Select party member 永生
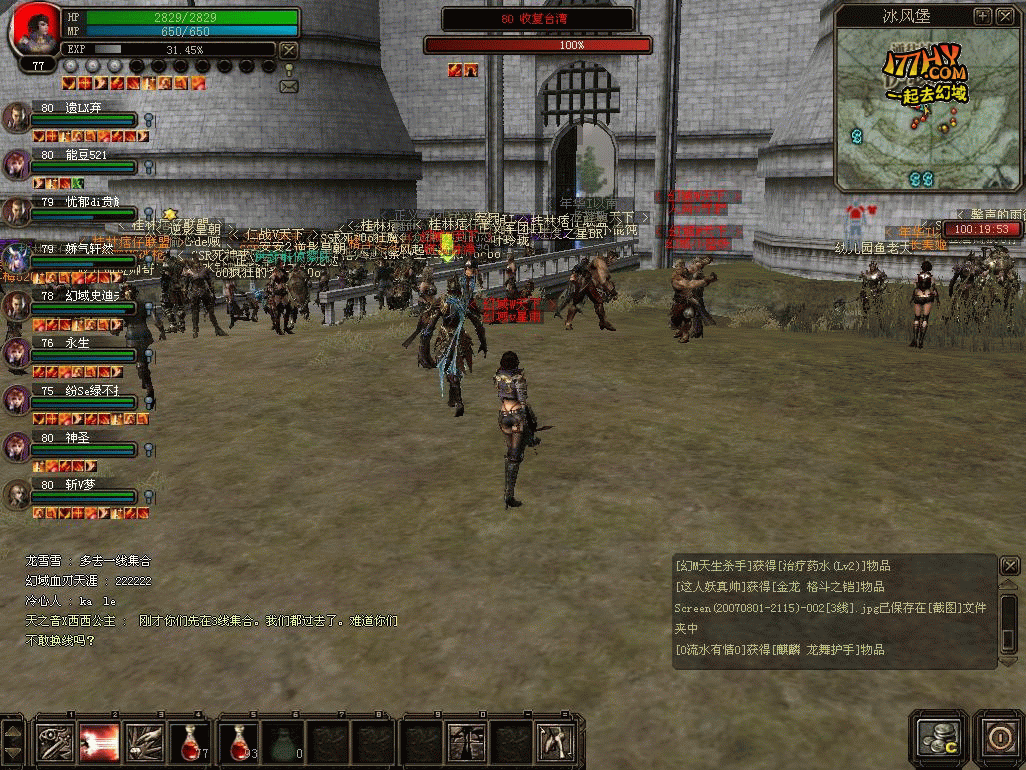Viewport: 1026px width, 770px height. (x=17, y=352)
